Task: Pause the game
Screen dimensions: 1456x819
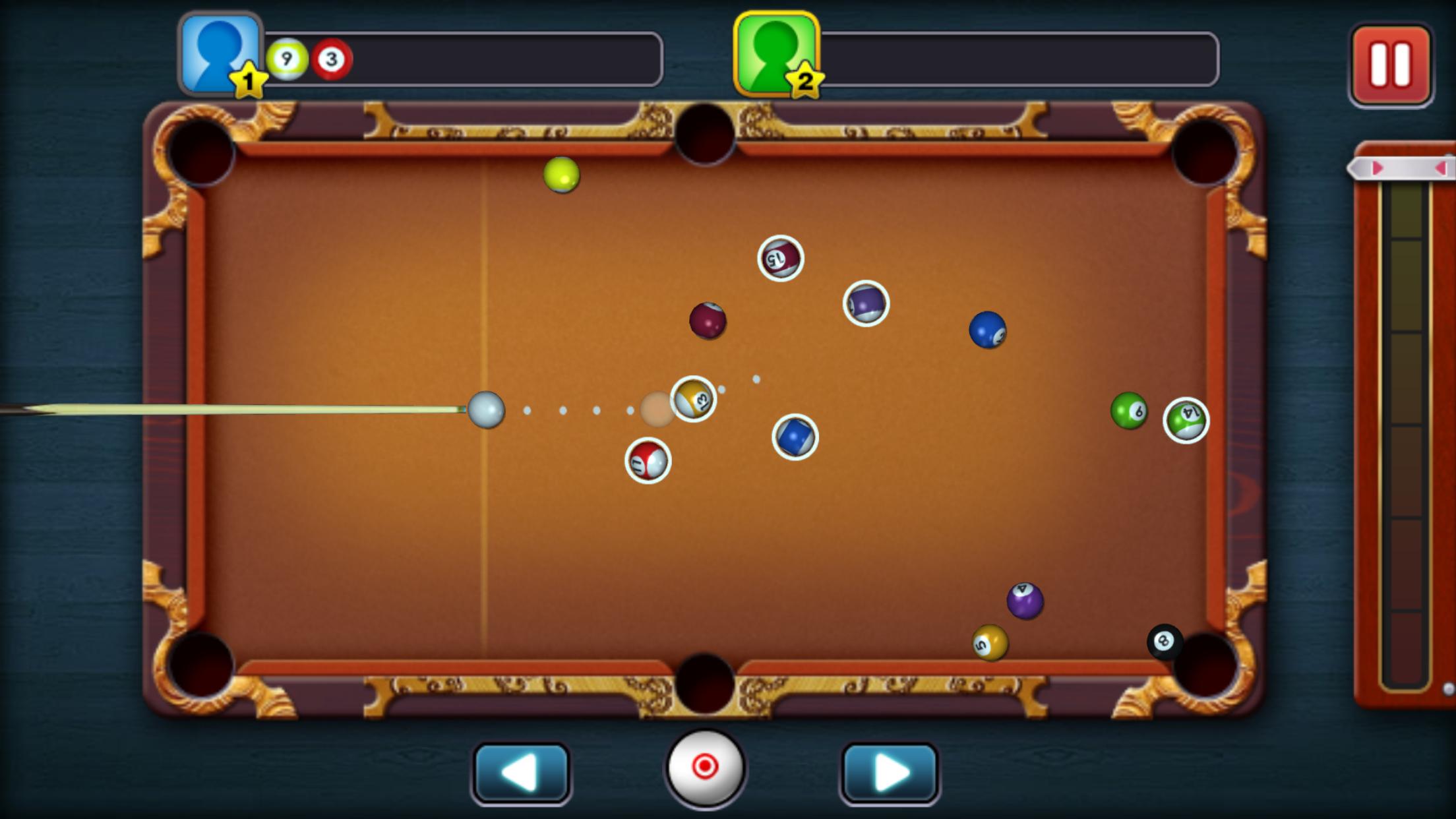Action: [x=1393, y=63]
